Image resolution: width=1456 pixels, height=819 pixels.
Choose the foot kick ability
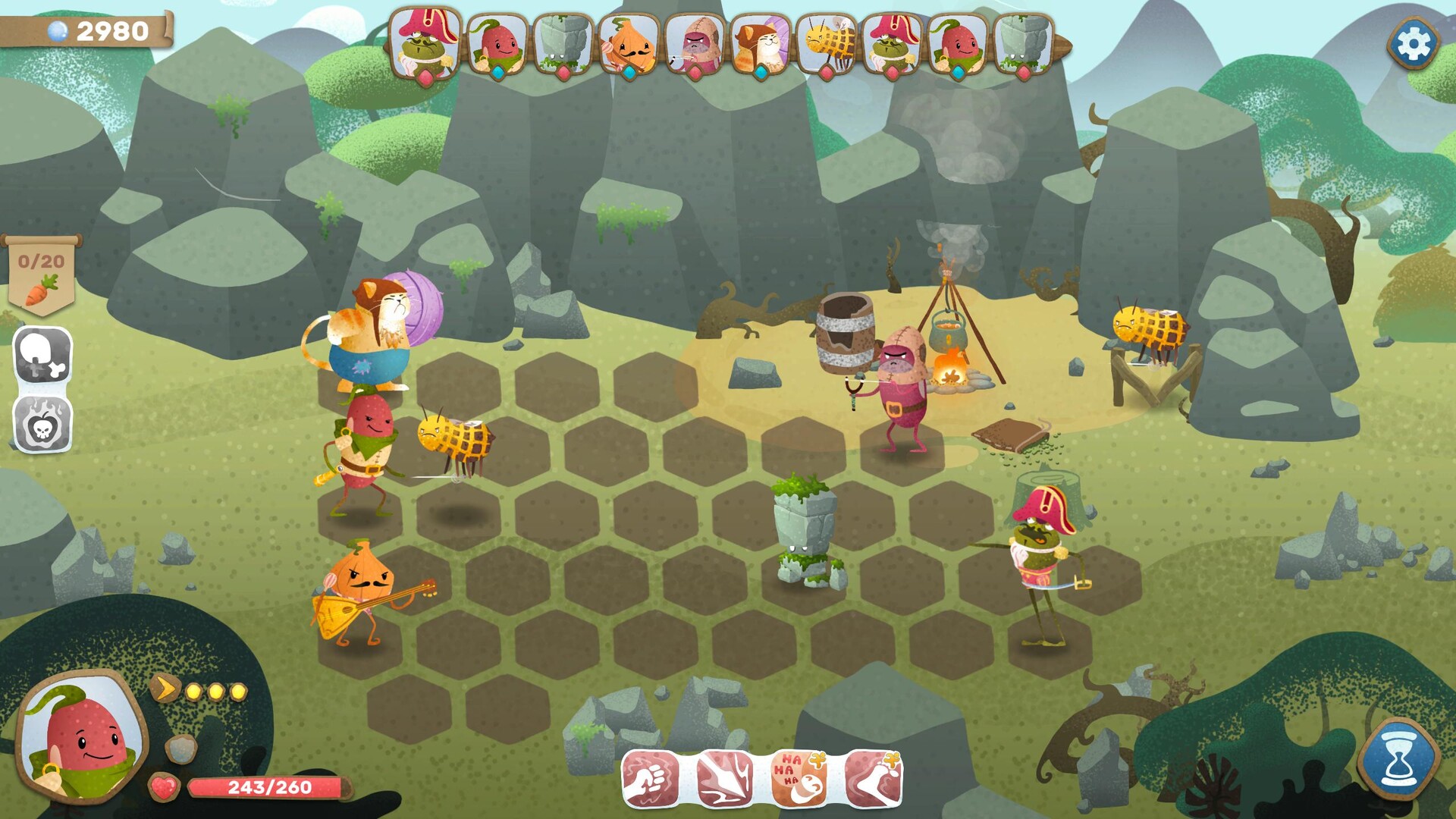(x=873, y=778)
